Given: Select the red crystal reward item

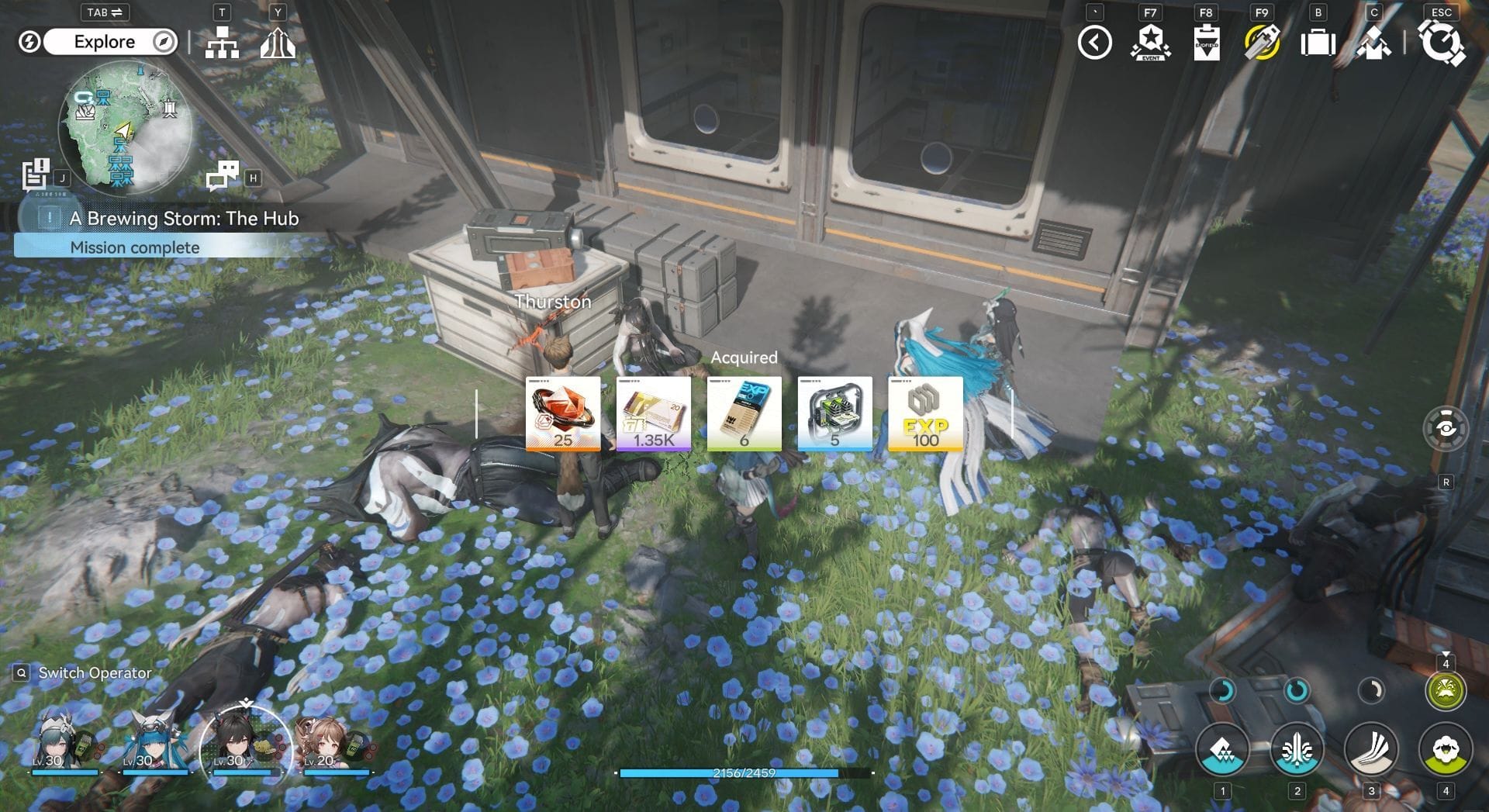Looking at the screenshot, I should point(563,413).
